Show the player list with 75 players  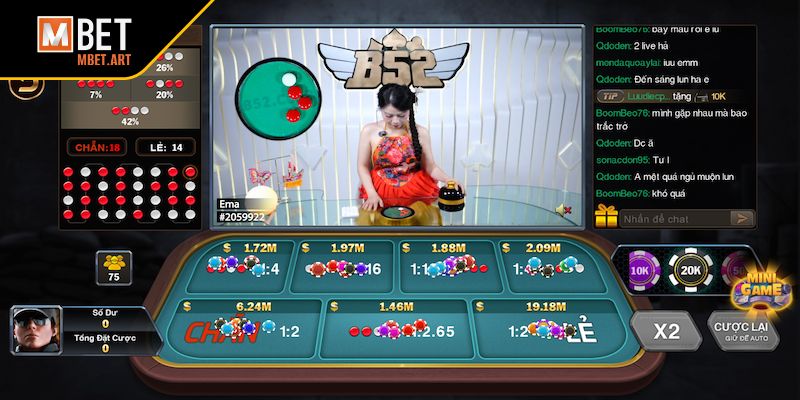pyautogui.click(x=113, y=267)
